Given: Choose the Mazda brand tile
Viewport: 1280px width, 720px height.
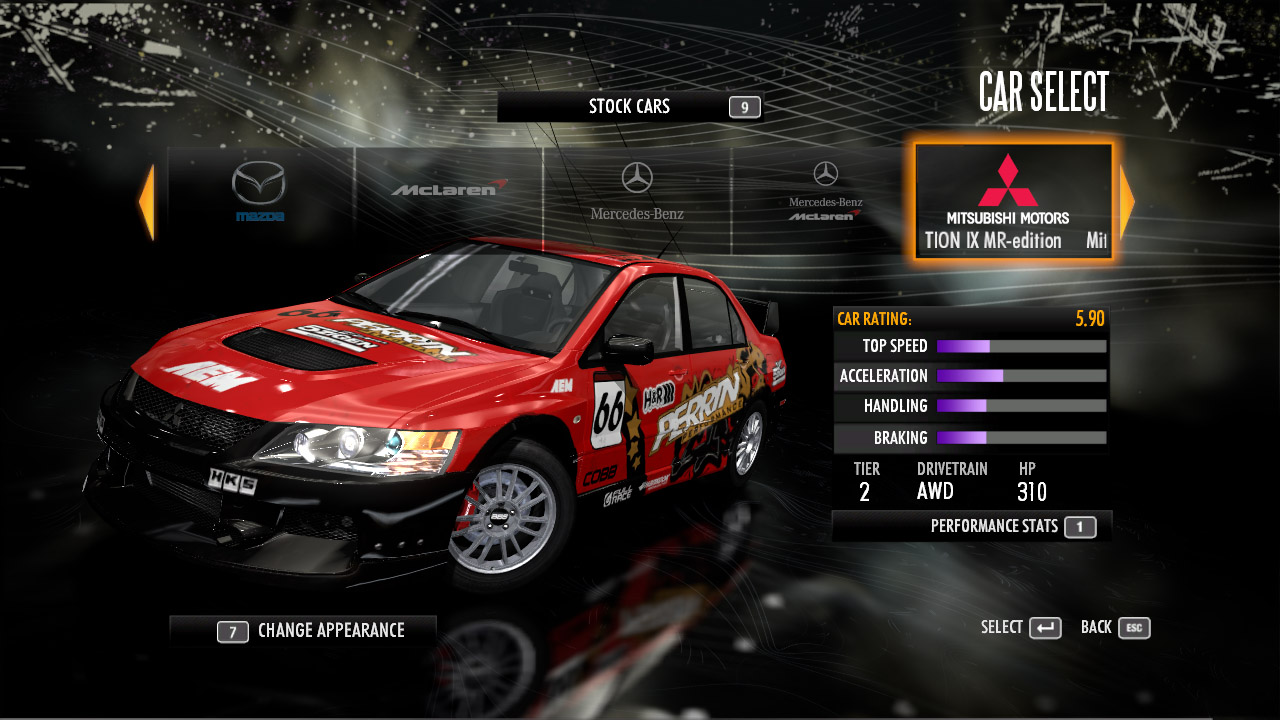Looking at the screenshot, I should (x=259, y=194).
